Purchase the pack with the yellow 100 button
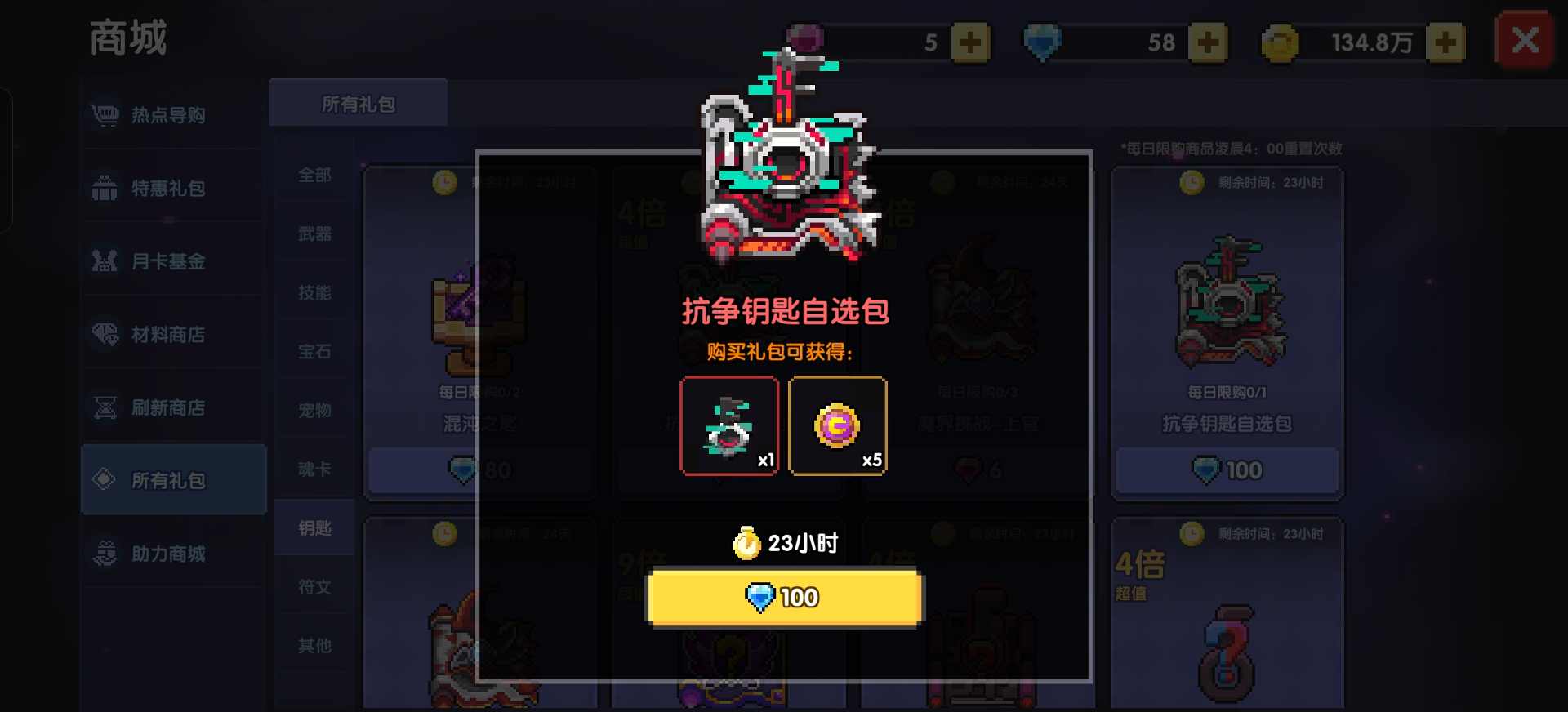This screenshot has width=1568, height=712. 782,598
